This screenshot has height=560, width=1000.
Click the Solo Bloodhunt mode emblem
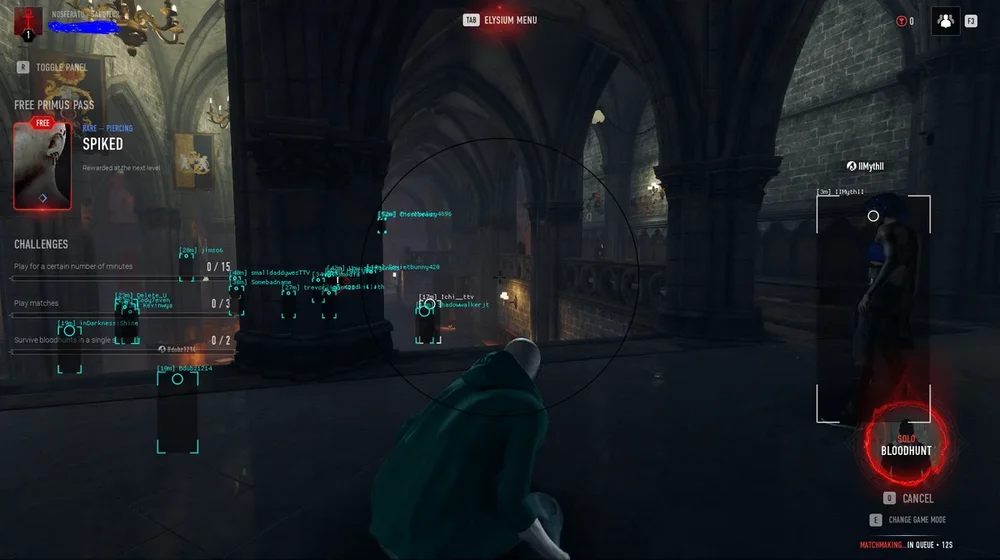point(906,445)
